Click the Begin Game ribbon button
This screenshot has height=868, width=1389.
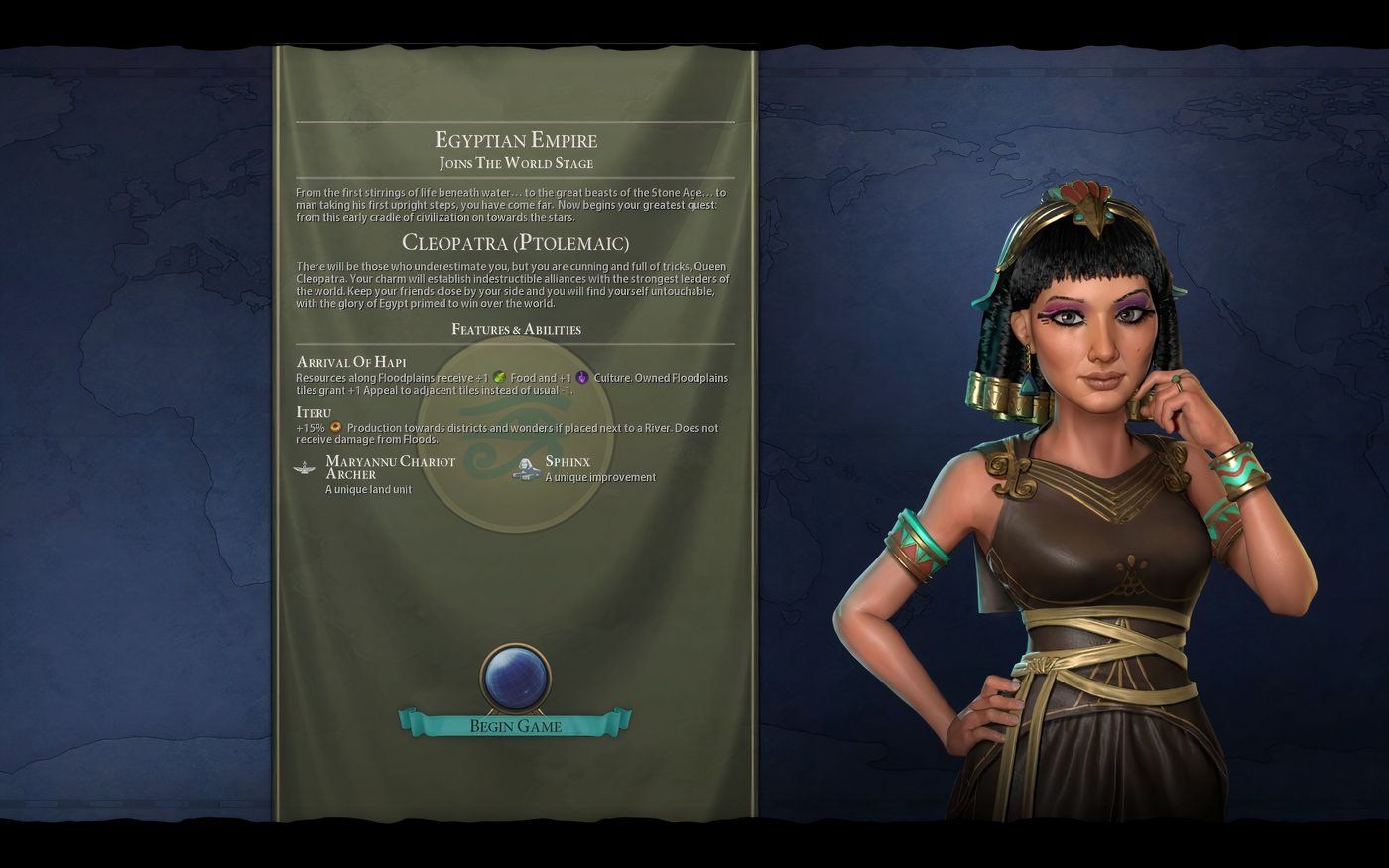516,726
